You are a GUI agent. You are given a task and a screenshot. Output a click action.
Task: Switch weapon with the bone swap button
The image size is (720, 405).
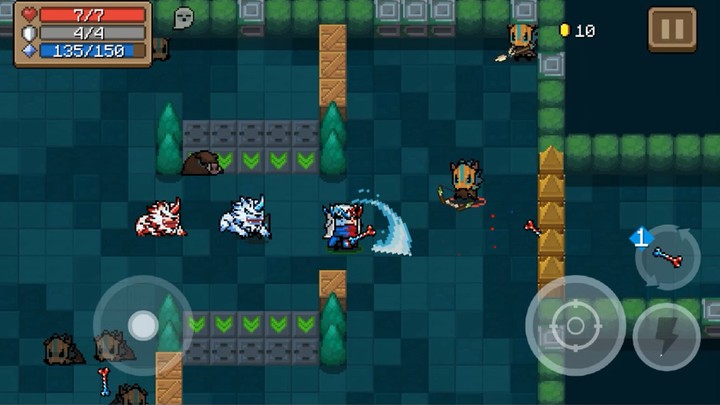[667, 255]
